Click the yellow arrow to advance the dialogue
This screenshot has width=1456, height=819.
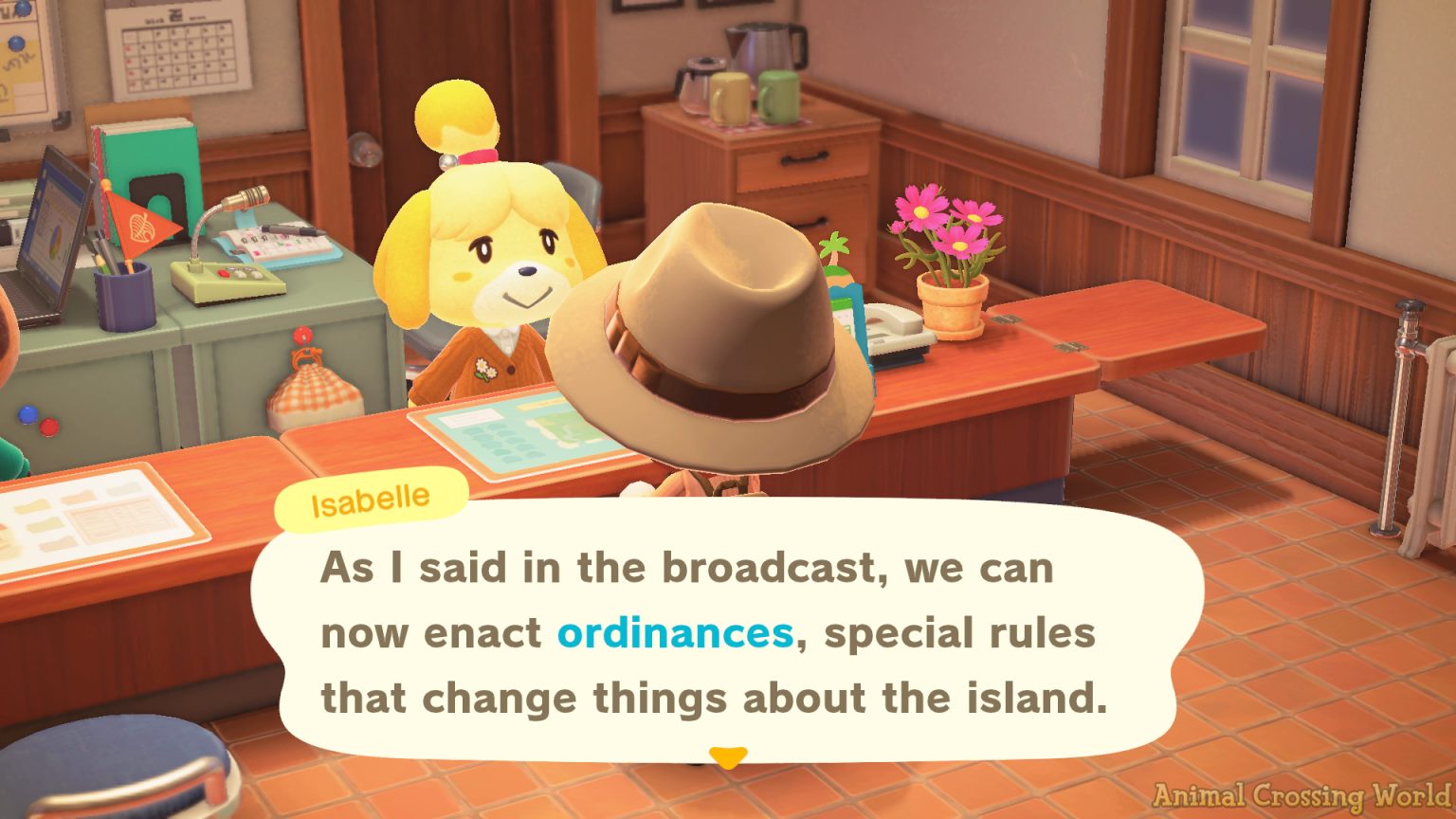pyautogui.click(x=727, y=758)
